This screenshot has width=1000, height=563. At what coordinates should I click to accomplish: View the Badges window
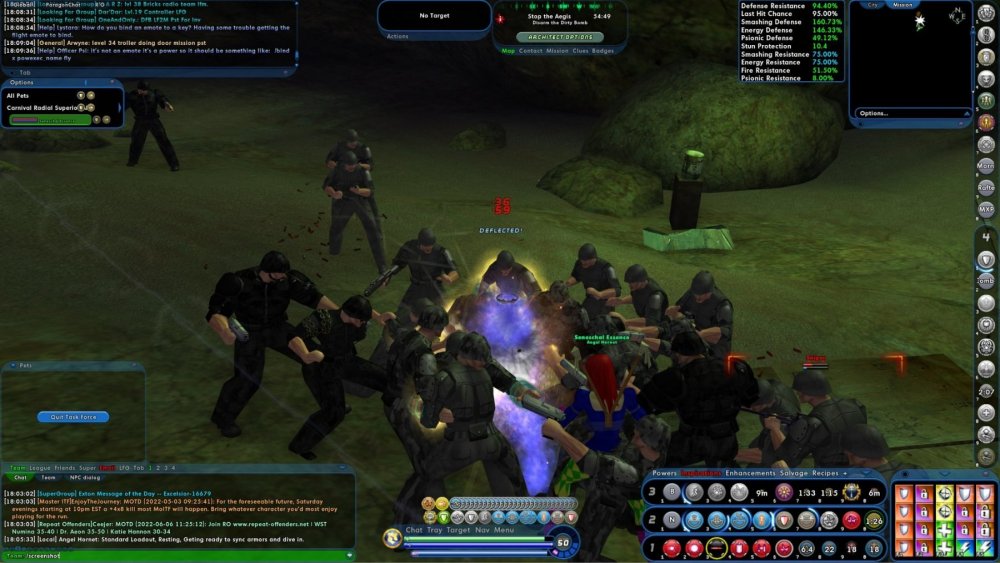603,50
